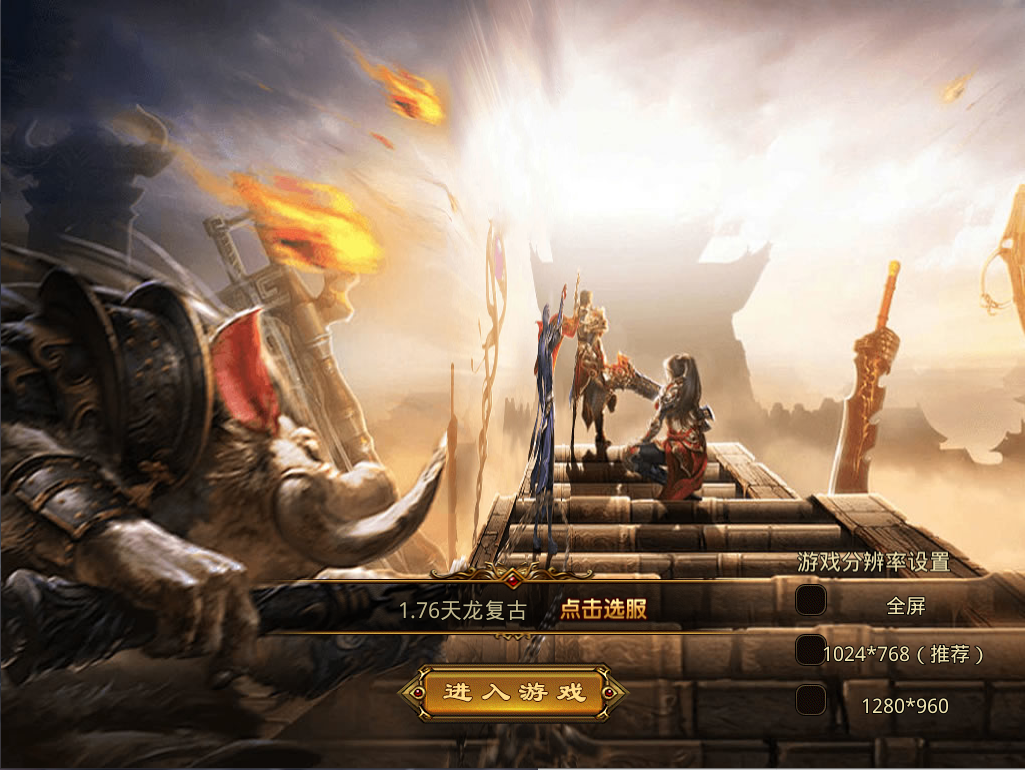Click the 进入游戏 enter game button

pyautogui.click(x=514, y=693)
